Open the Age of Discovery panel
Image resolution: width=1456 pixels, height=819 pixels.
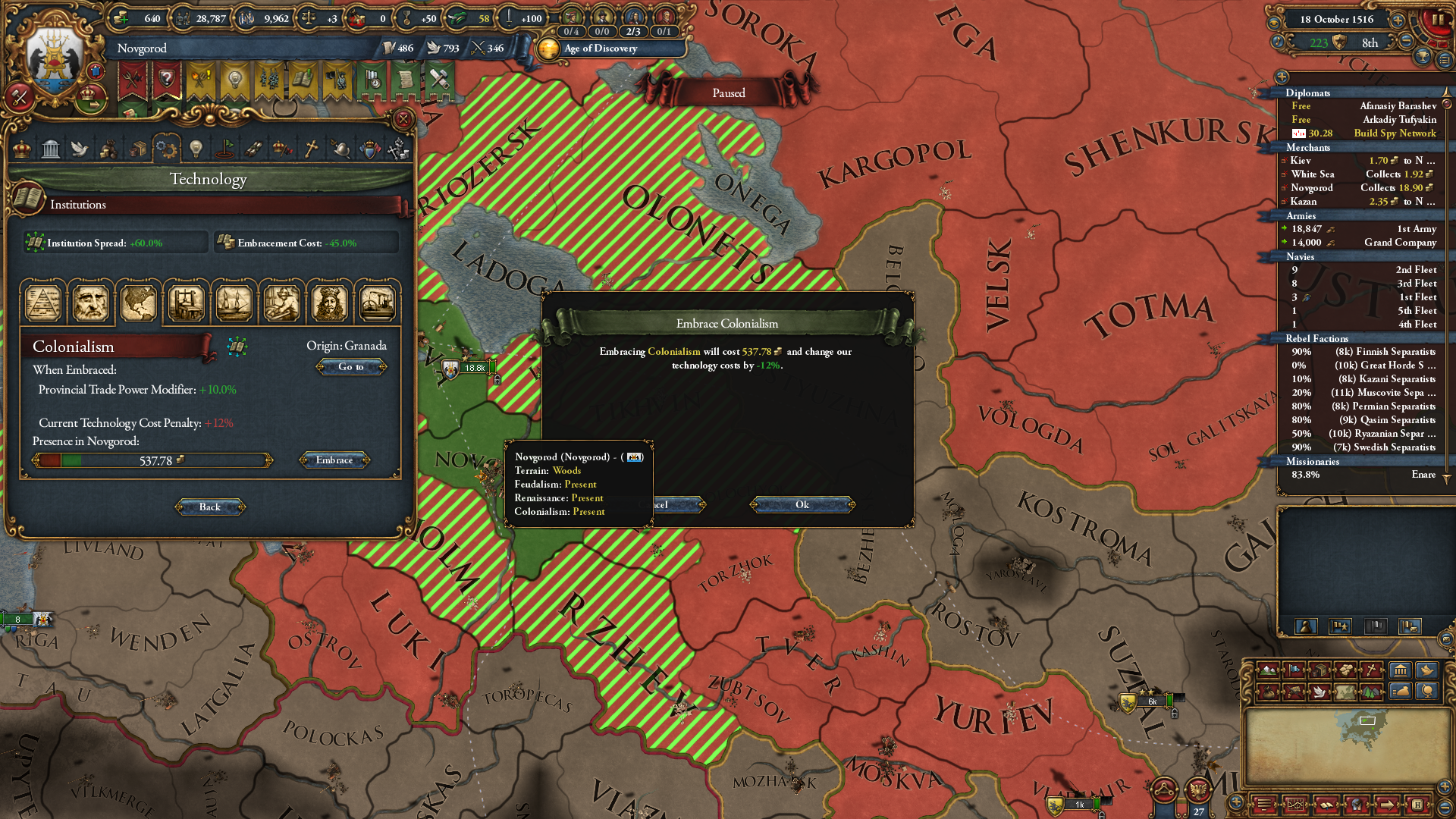[601, 49]
